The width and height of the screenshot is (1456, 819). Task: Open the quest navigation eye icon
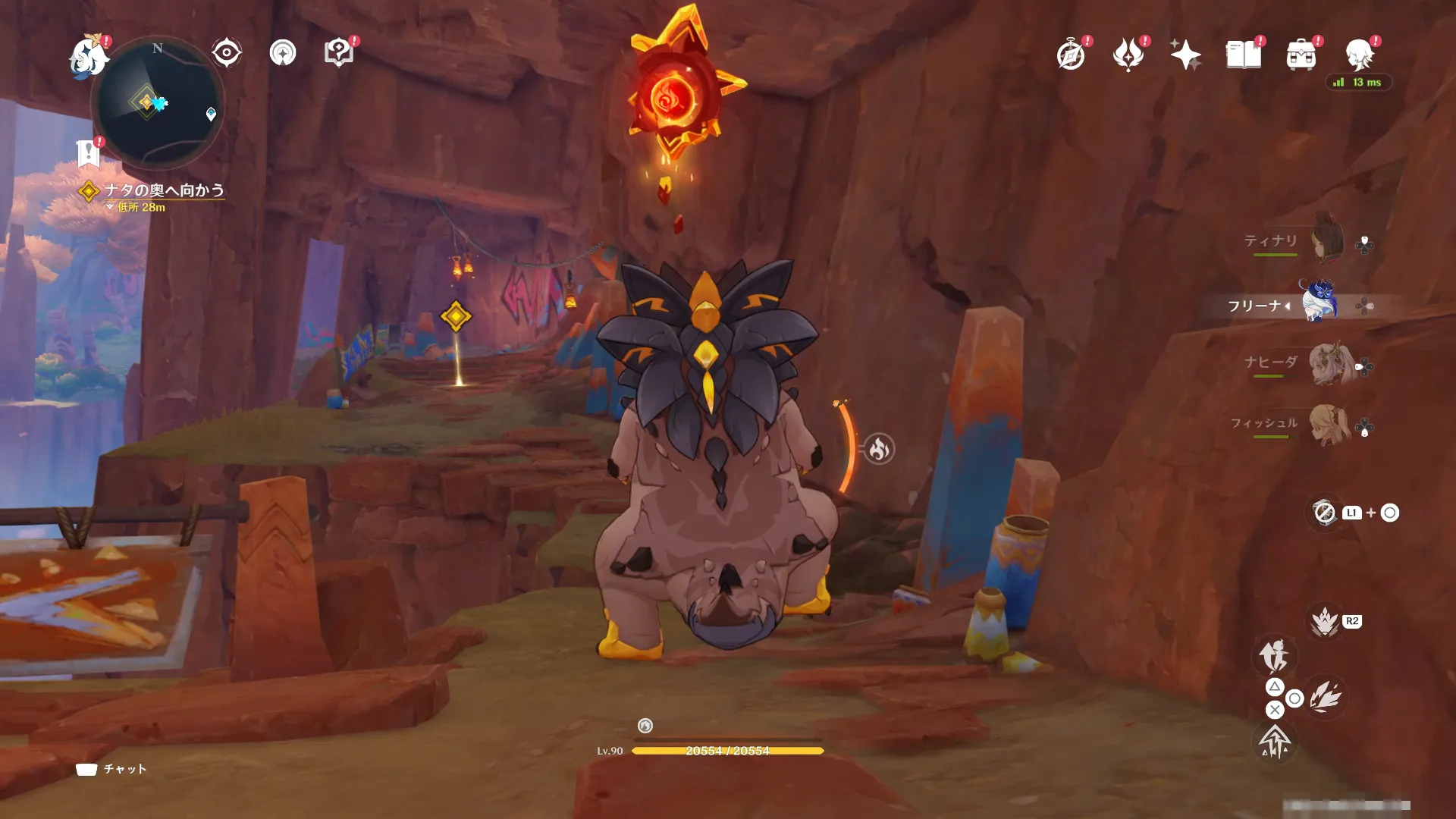tap(226, 53)
